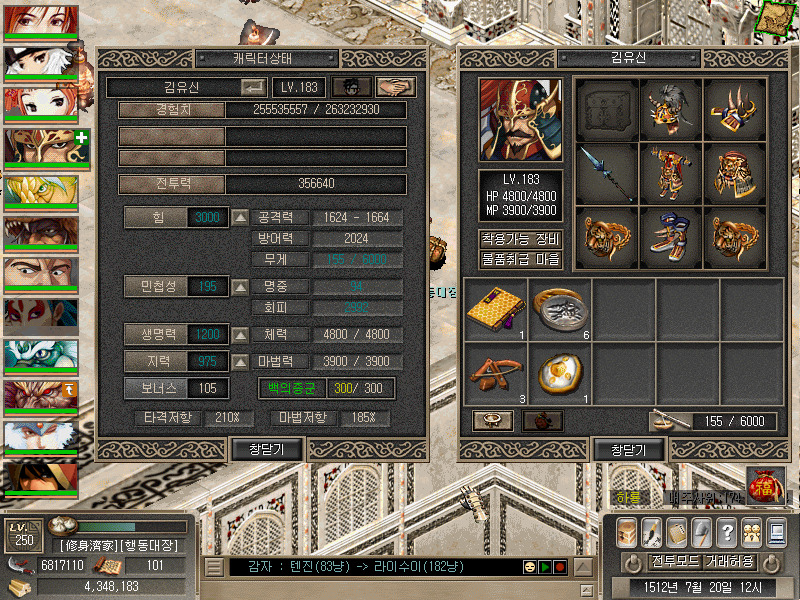Screen dimensions: 800x600
Task: Raise the 힘 (strength) stat with its arrow
Action: [241, 217]
